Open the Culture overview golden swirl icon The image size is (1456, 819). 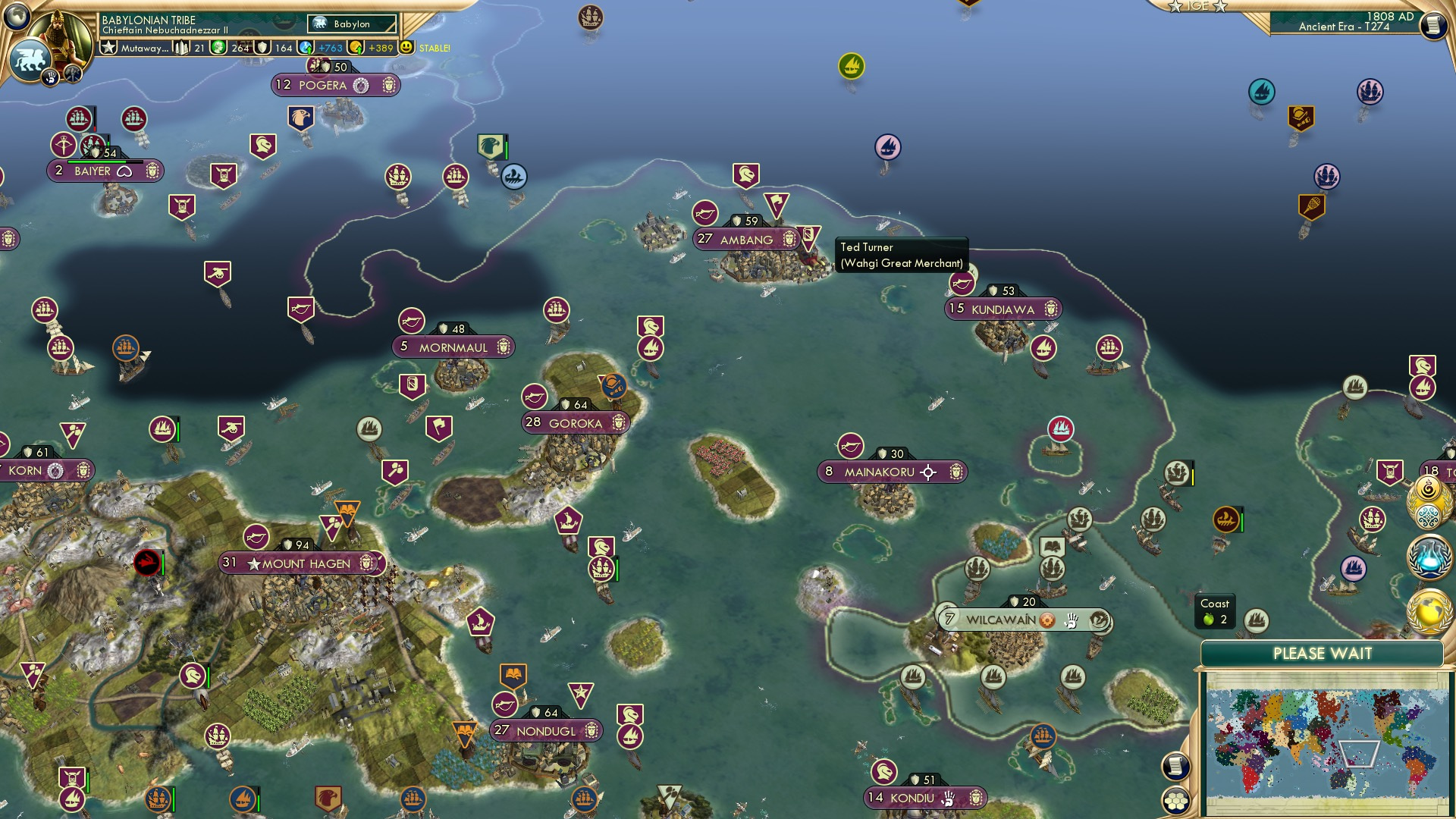click(1429, 489)
